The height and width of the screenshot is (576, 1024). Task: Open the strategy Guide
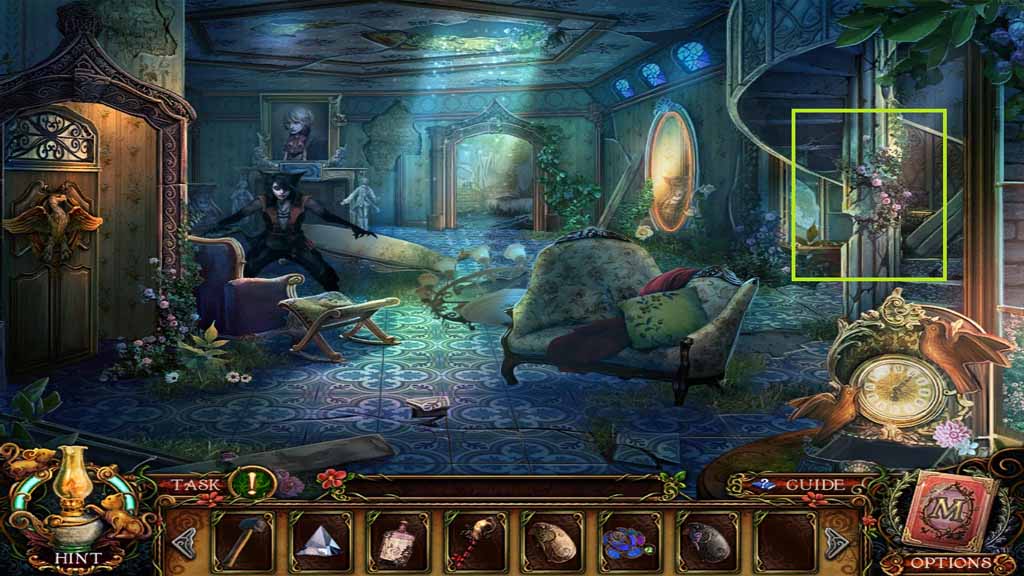(x=810, y=485)
